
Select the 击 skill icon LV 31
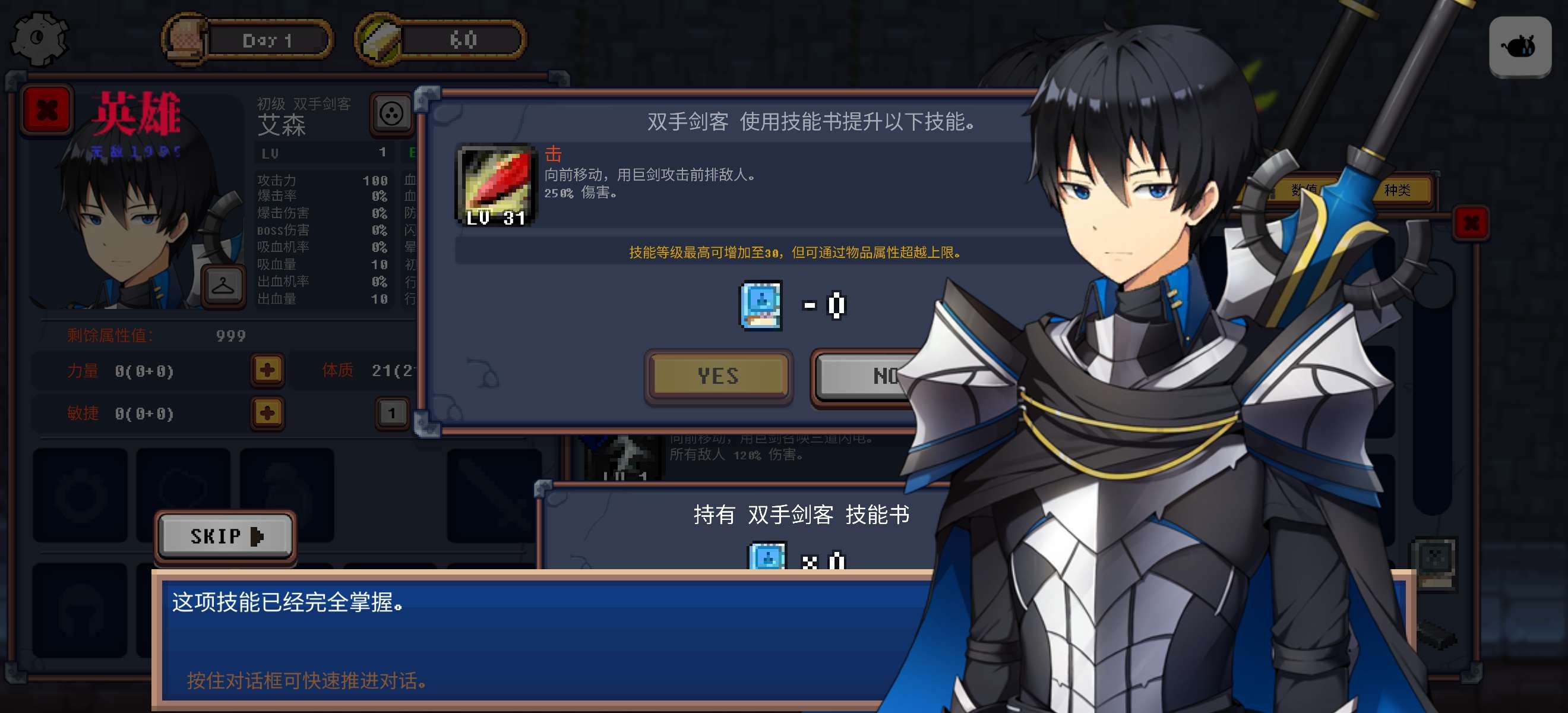496,186
